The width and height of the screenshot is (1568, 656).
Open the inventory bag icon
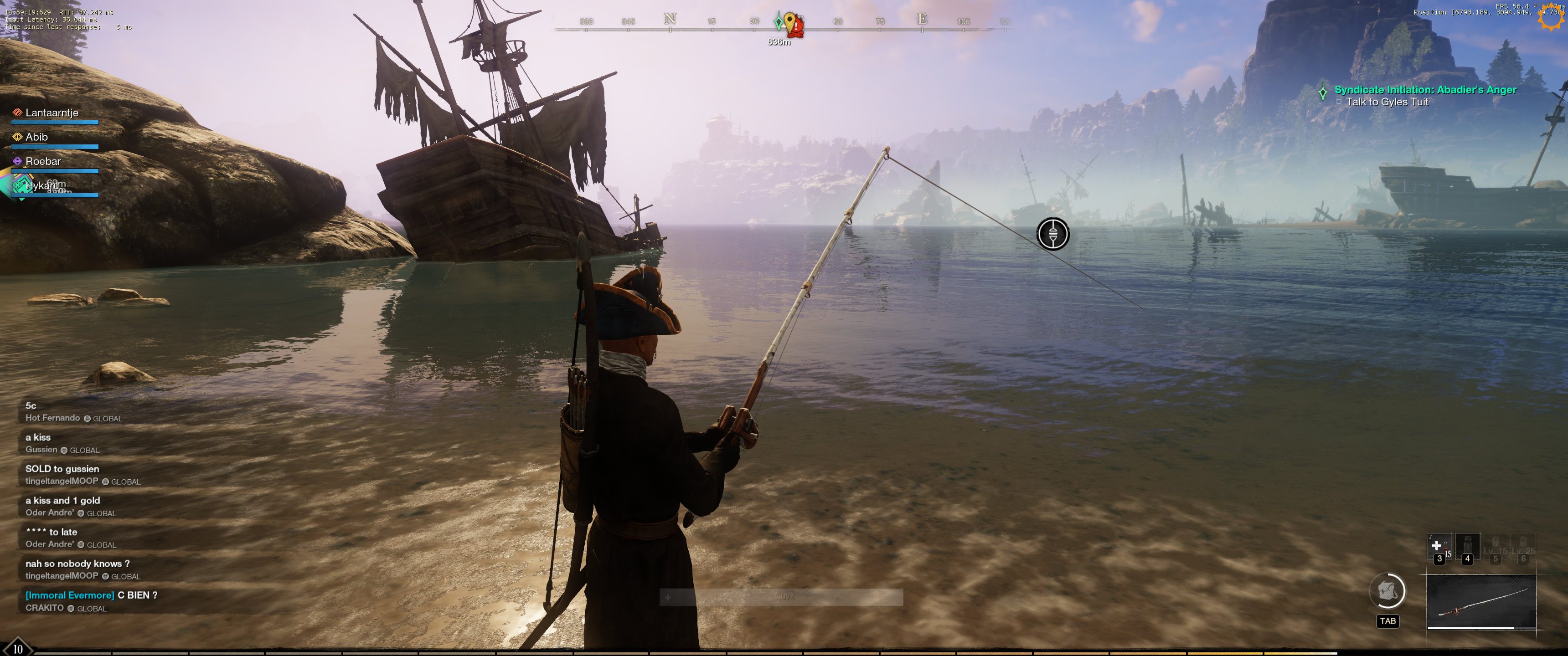pyautogui.click(x=1387, y=591)
